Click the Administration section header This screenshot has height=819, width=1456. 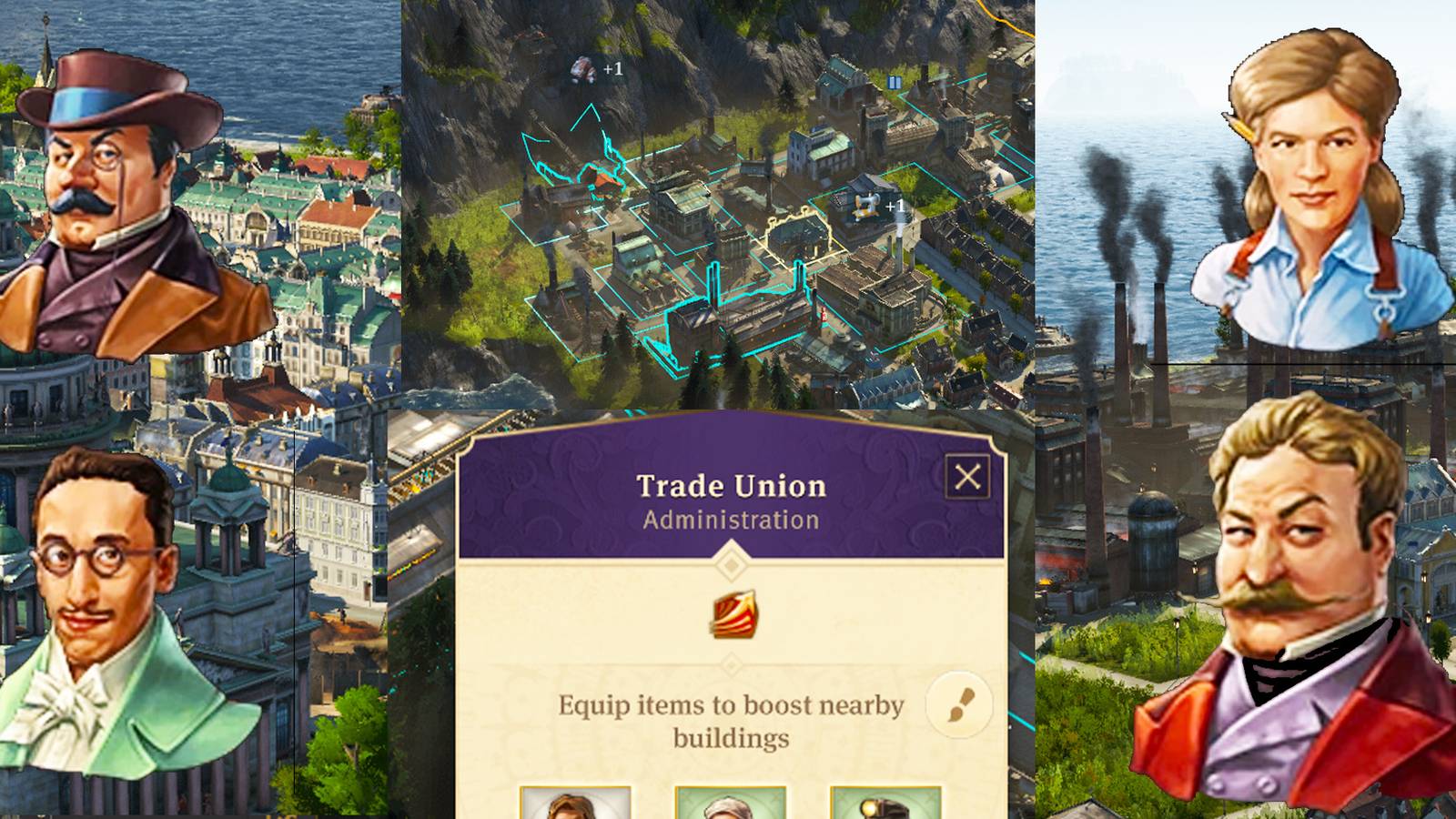[731, 519]
